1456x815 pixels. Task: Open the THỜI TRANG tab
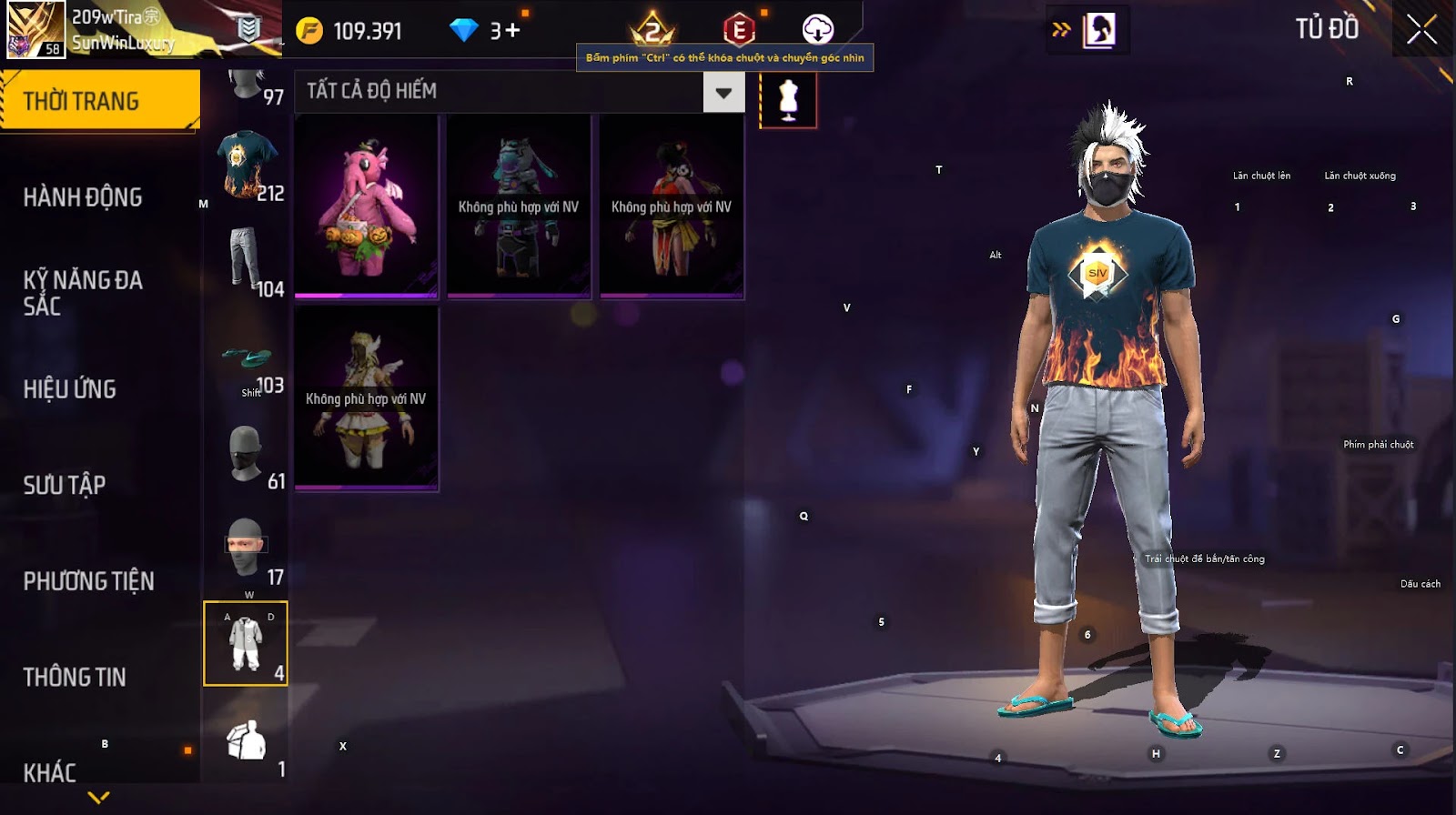98,100
